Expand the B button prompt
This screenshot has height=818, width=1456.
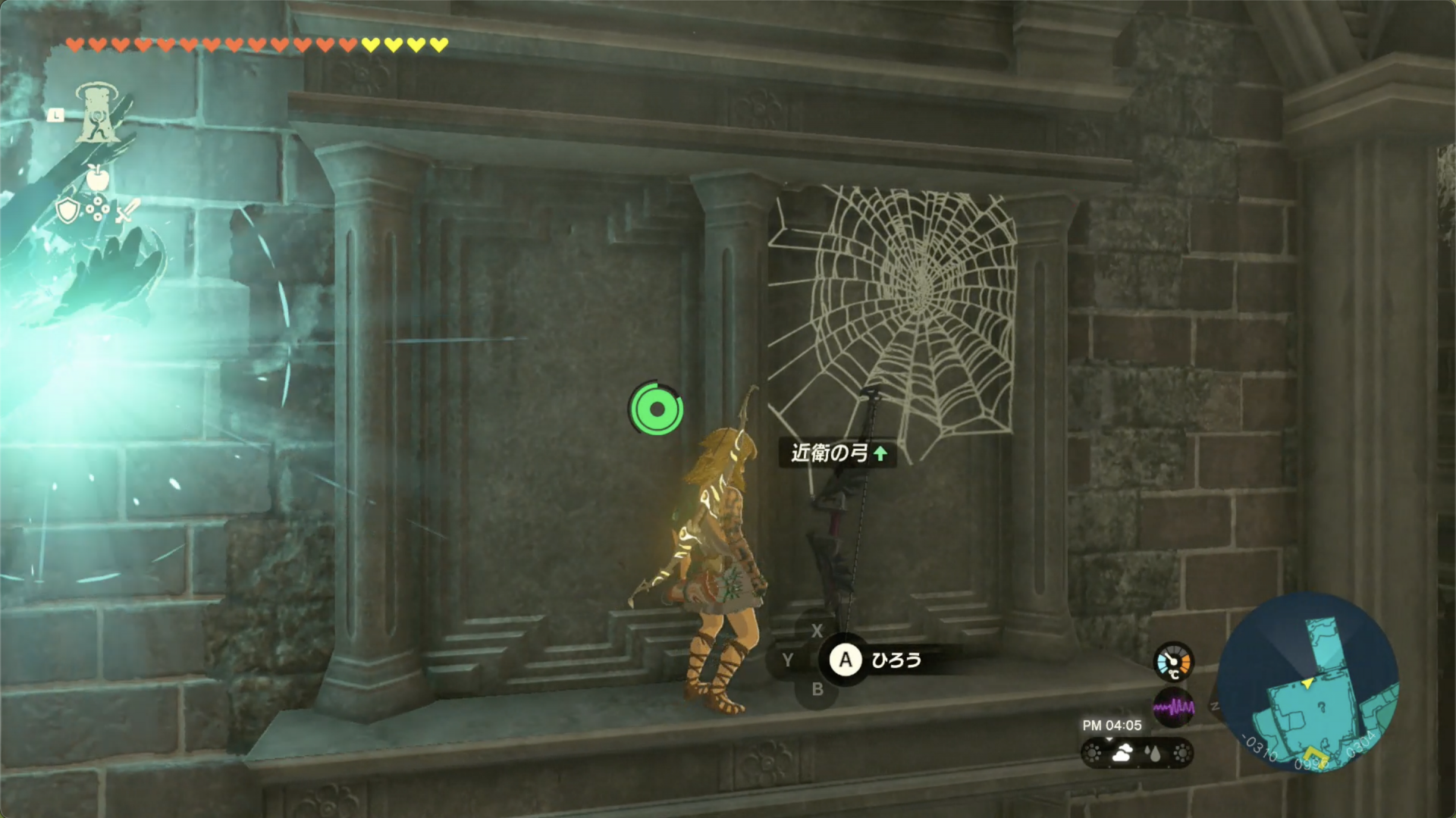point(817,688)
